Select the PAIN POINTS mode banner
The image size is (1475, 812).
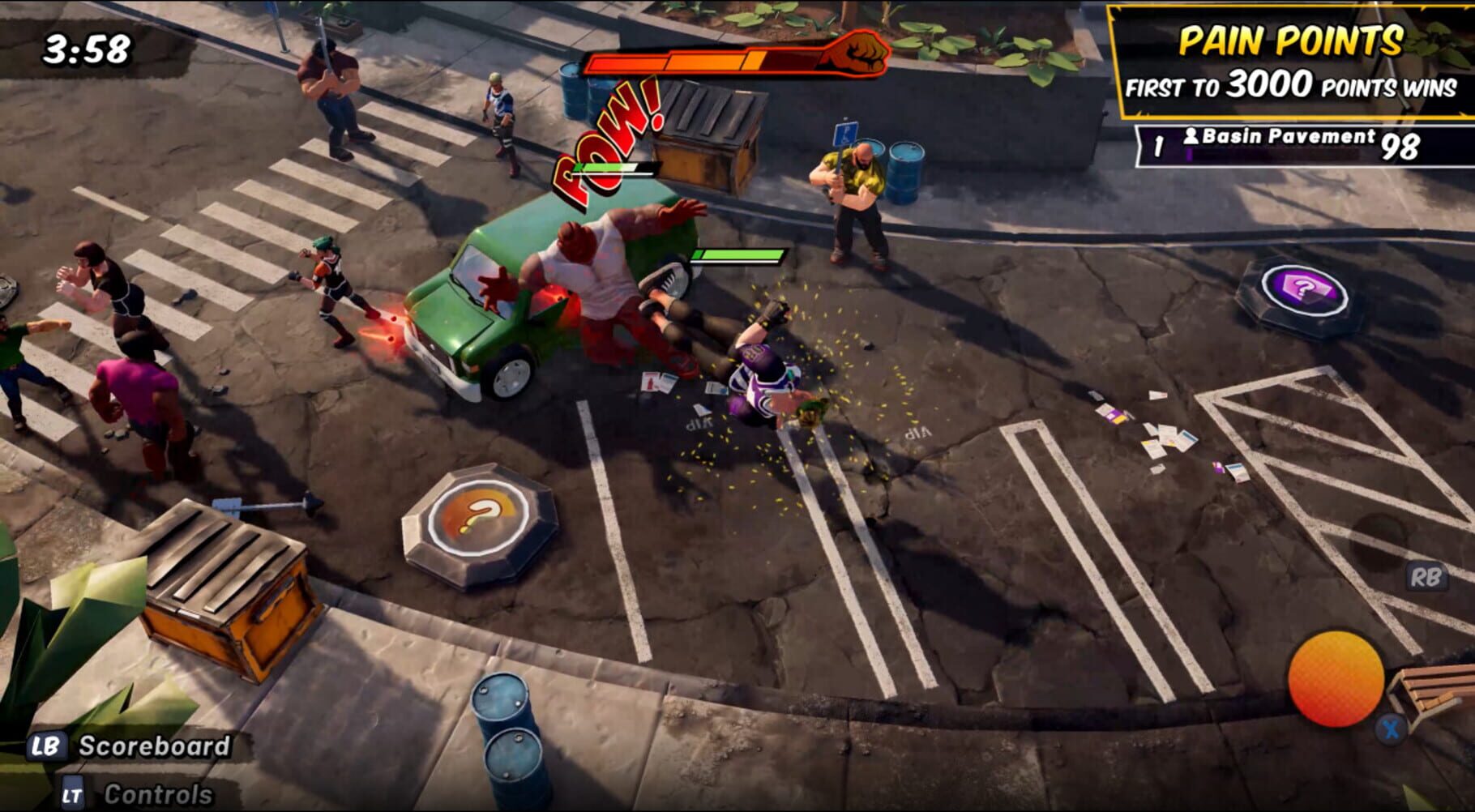coord(1291,39)
